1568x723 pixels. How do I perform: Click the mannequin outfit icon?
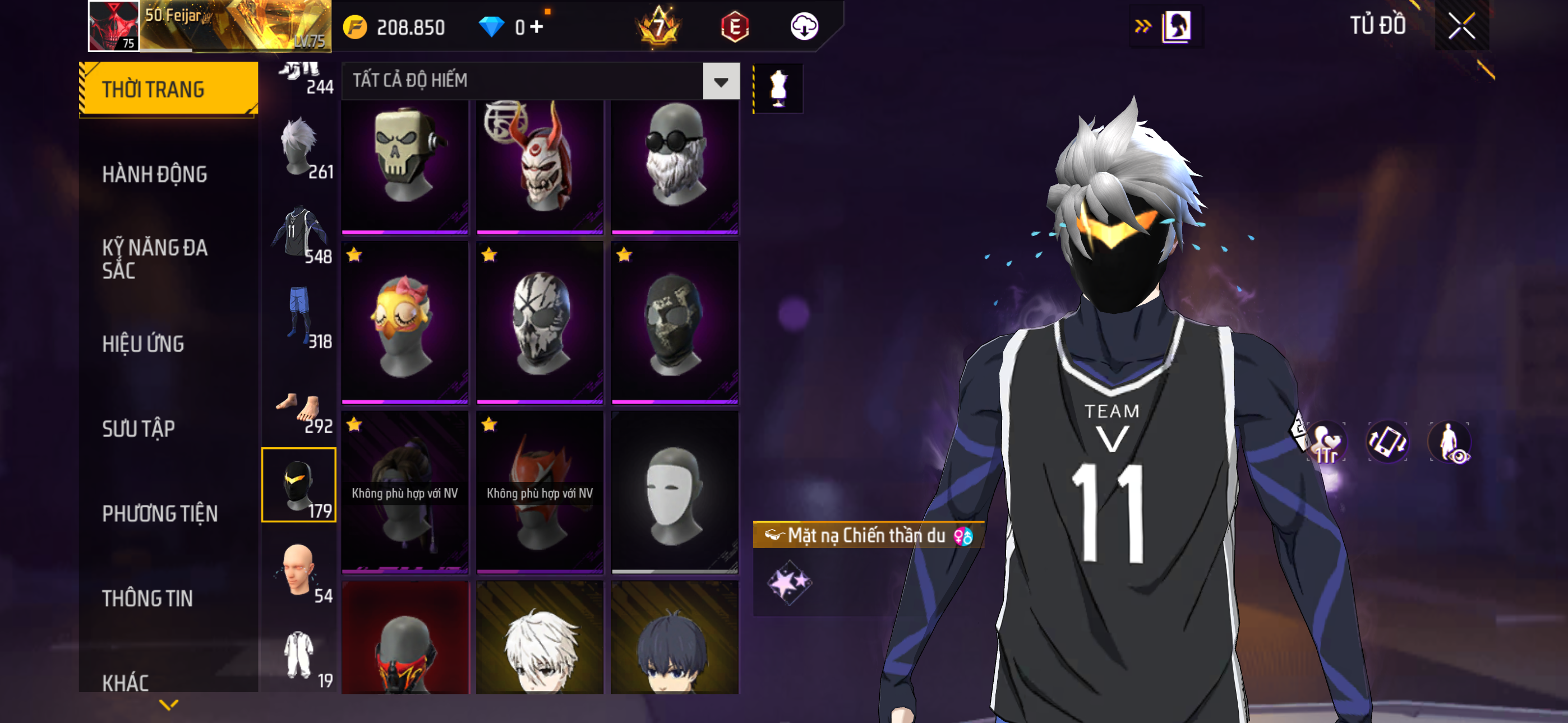click(778, 89)
